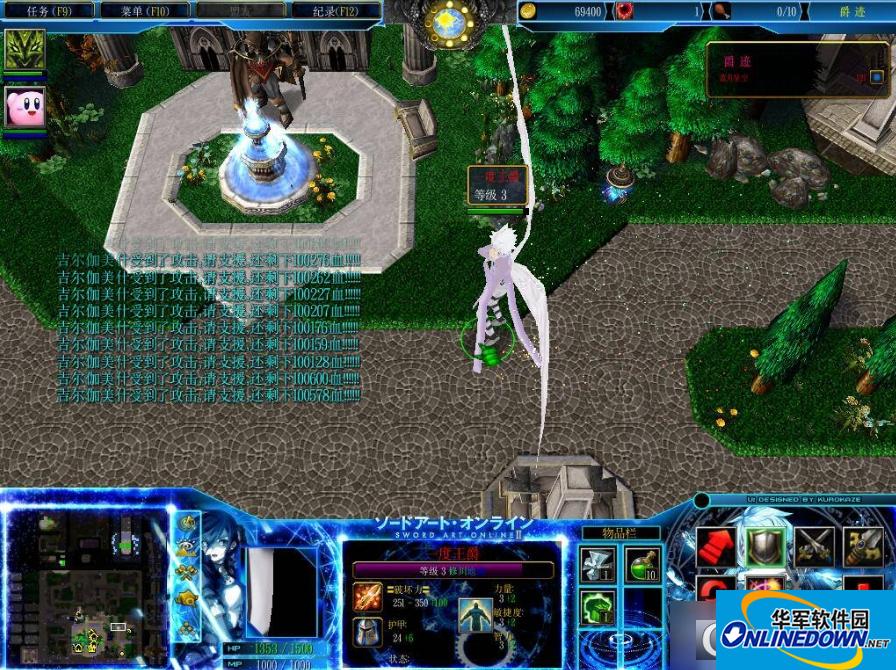
Task: Choose the shield hold-position command
Action: pyautogui.click(x=764, y=546)
